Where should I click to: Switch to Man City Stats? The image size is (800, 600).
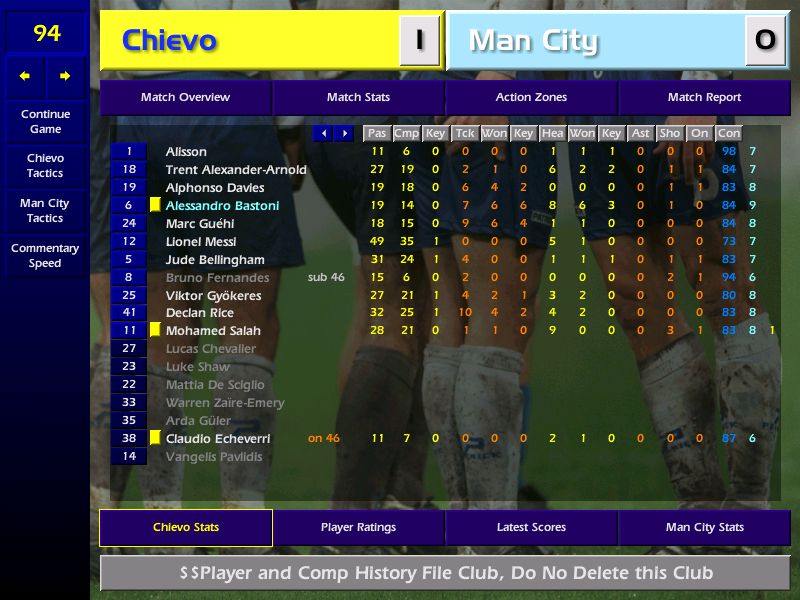[x=704, y=527]
